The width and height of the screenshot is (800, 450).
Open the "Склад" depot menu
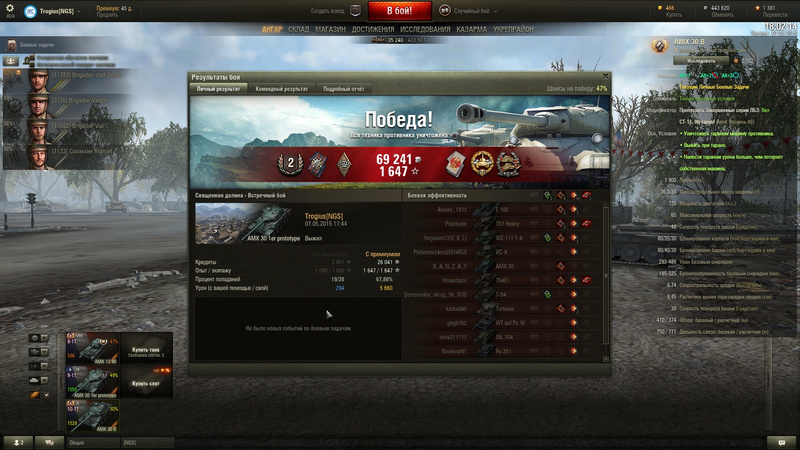click(x=298, y=29)
